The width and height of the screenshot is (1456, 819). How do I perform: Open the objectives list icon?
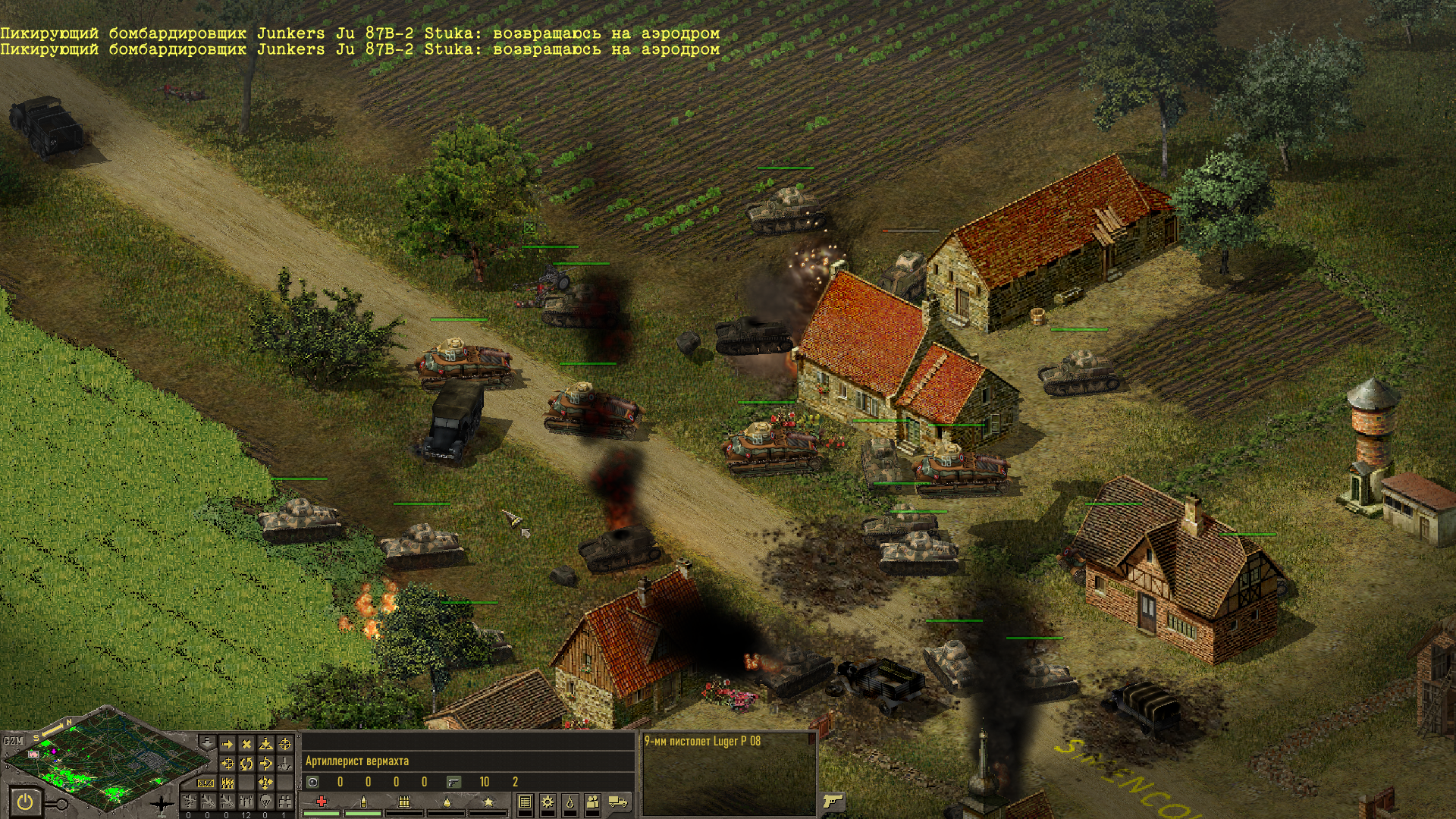(x=525, y=802)
